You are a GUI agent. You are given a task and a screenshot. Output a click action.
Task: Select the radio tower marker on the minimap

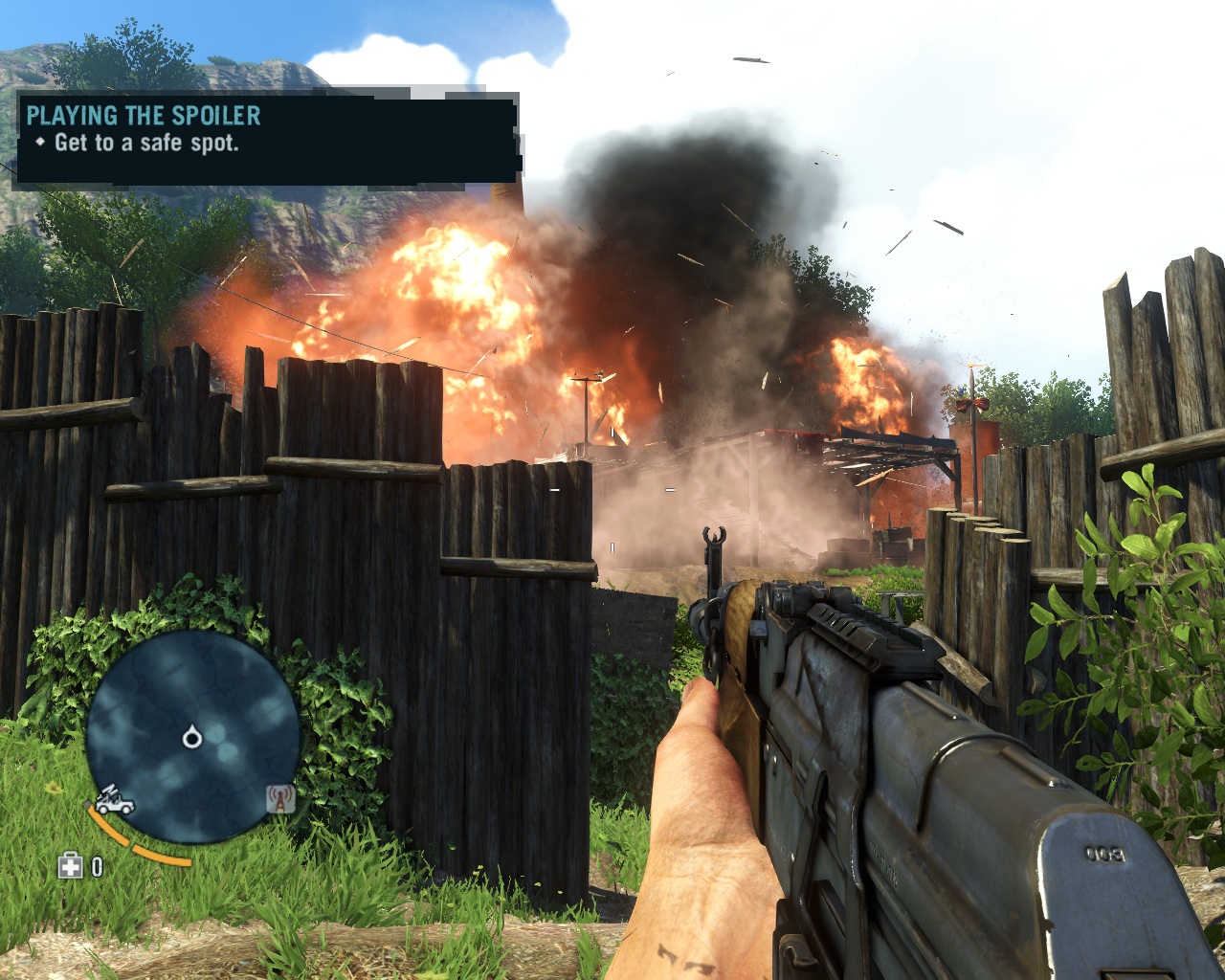pos(279,798)
